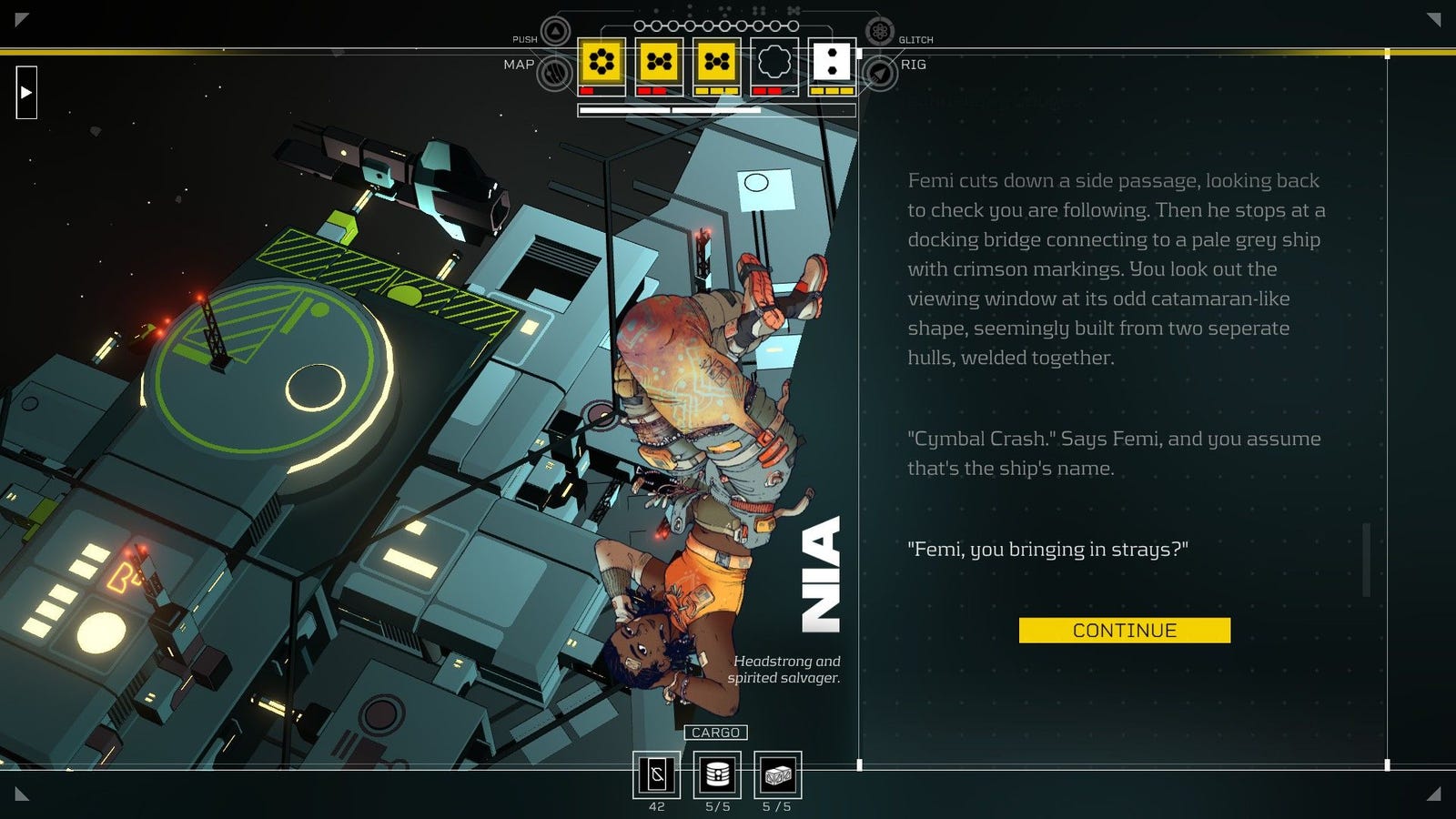Select the fuel canister cargo slot
This screenshot has height=819, width=1456.
tap(717, 775)
